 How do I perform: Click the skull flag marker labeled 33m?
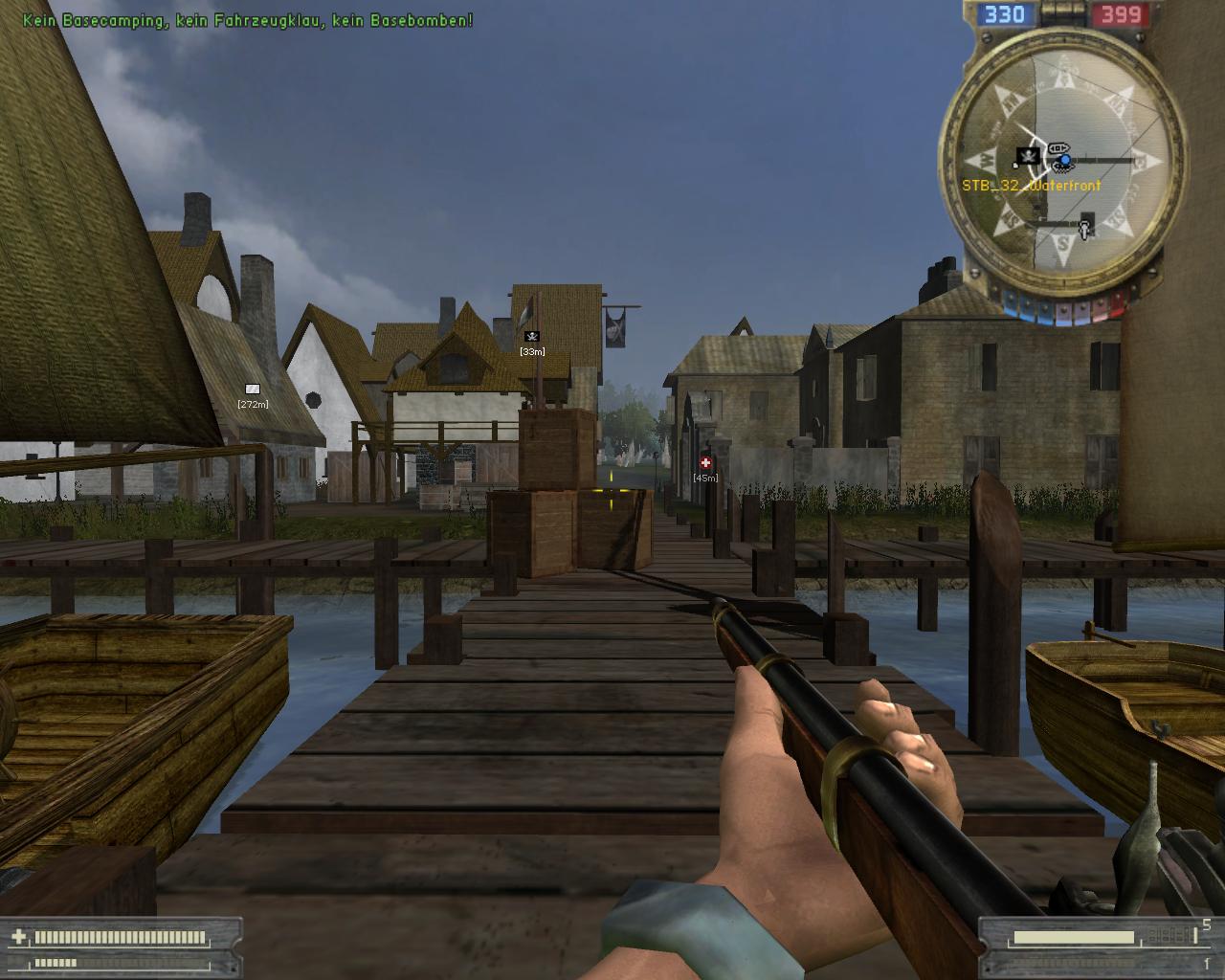point(532,336)
